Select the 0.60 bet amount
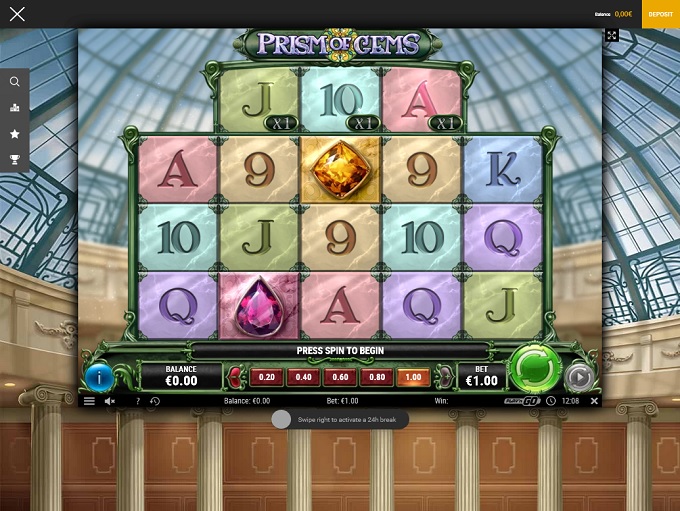Viewport: 680px width, 511px height. 340,377
